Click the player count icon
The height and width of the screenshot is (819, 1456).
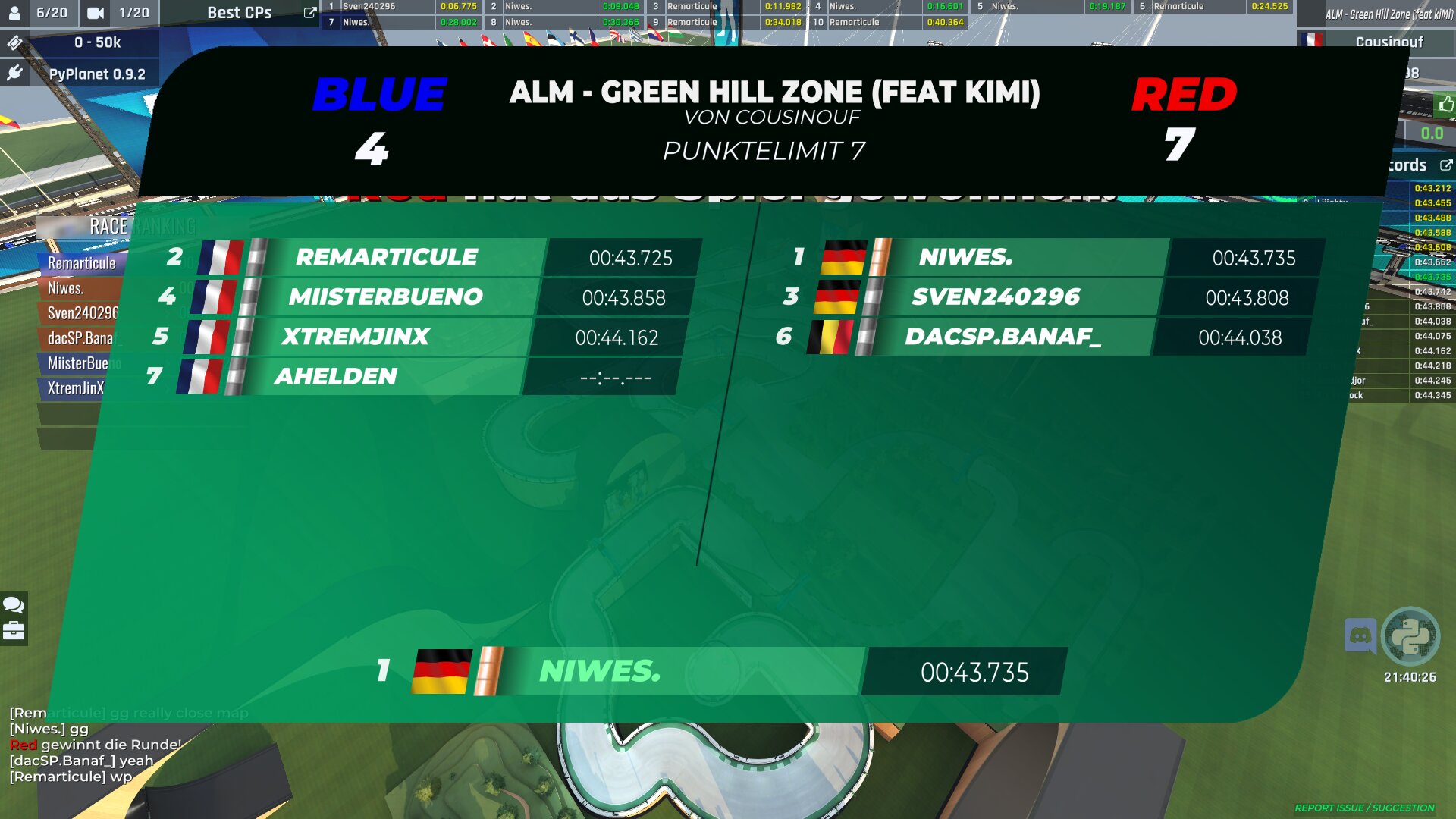(14, 13)
